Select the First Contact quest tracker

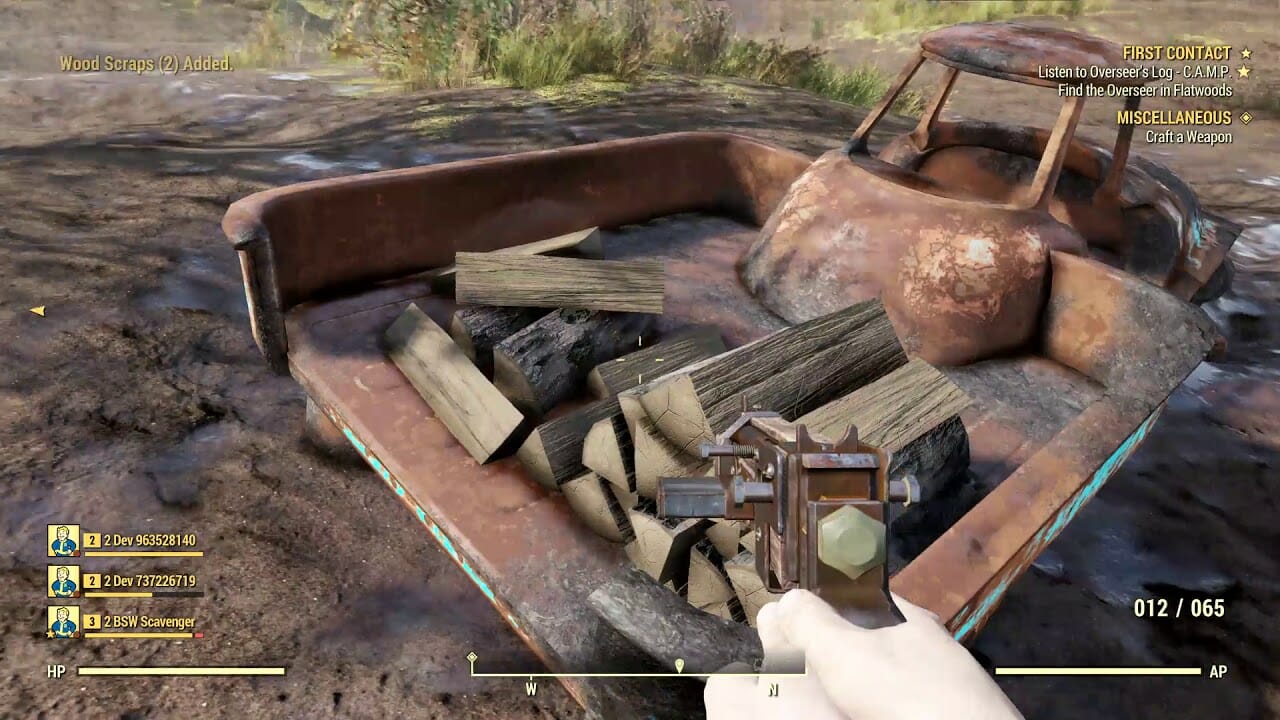point(1176,53)
